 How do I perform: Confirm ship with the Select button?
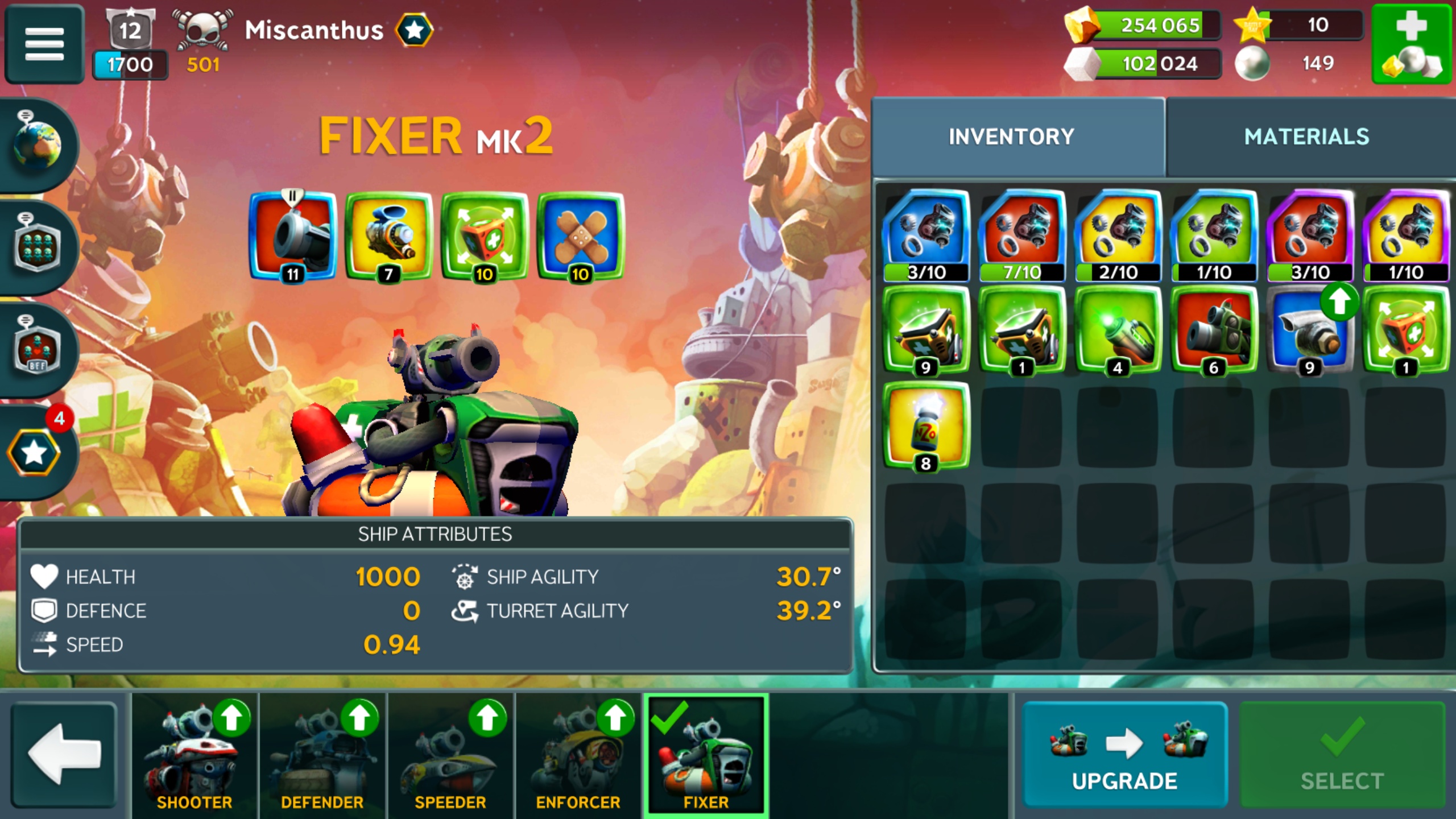(1342, 754)
